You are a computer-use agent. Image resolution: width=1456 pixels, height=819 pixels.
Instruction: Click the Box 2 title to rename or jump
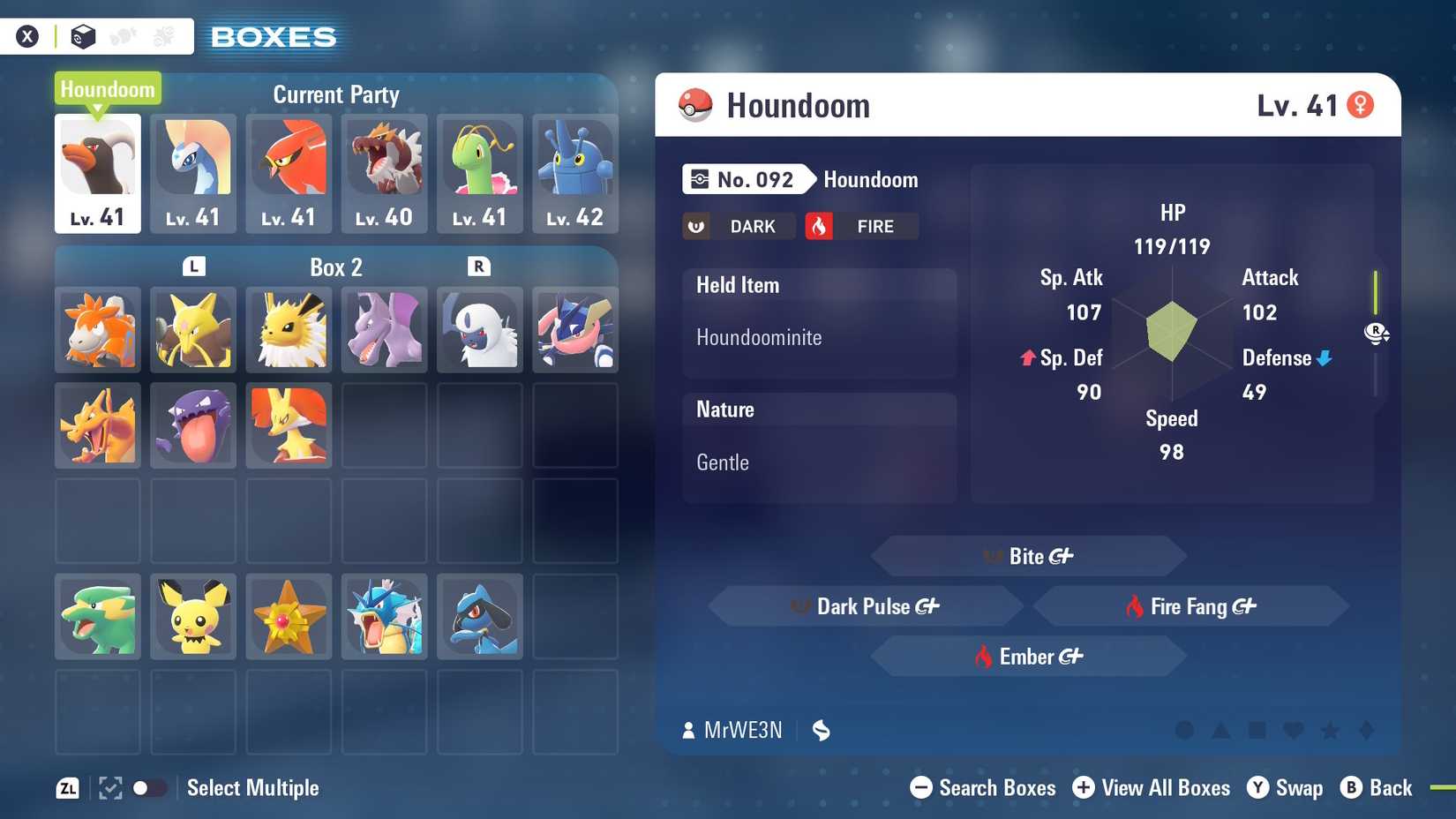click(x=335, y=267)
